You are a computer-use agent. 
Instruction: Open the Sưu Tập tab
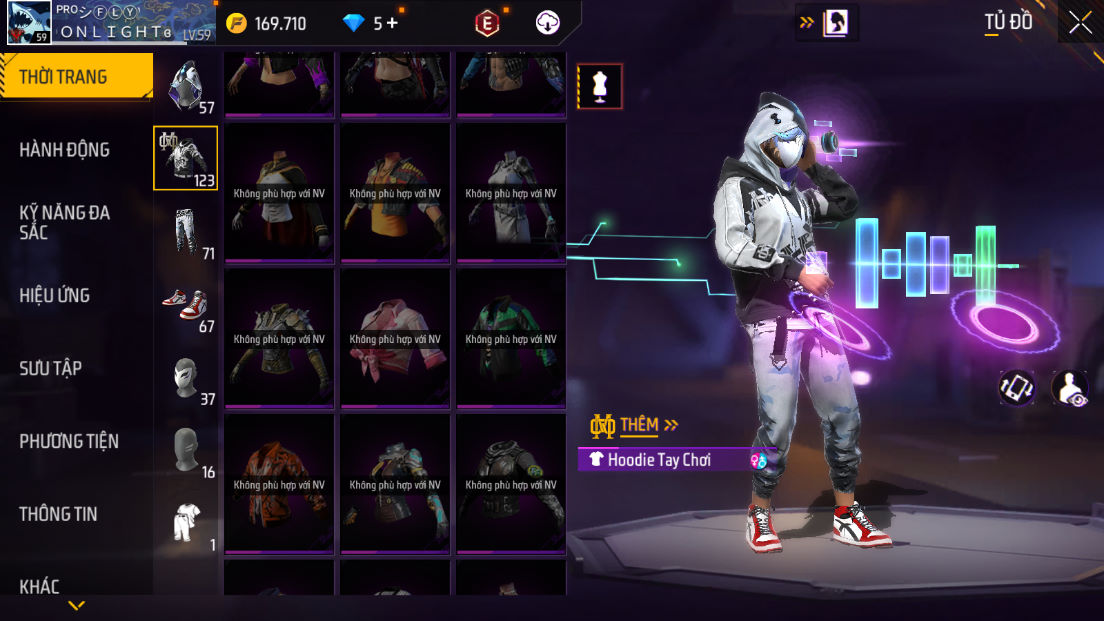tap(51, 368)
